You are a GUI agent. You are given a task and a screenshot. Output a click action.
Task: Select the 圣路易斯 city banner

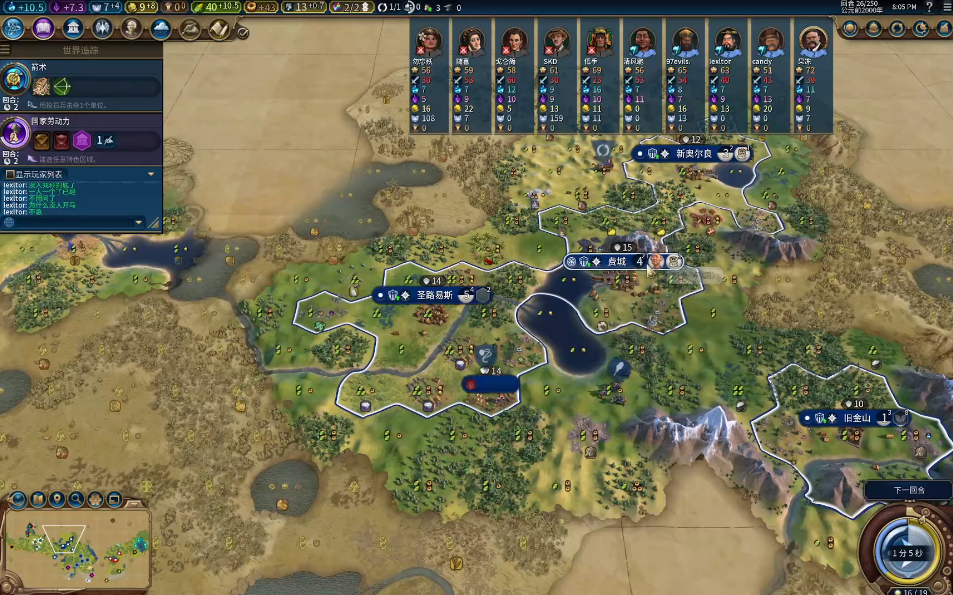pyautogui.click(x=433, y=295)
